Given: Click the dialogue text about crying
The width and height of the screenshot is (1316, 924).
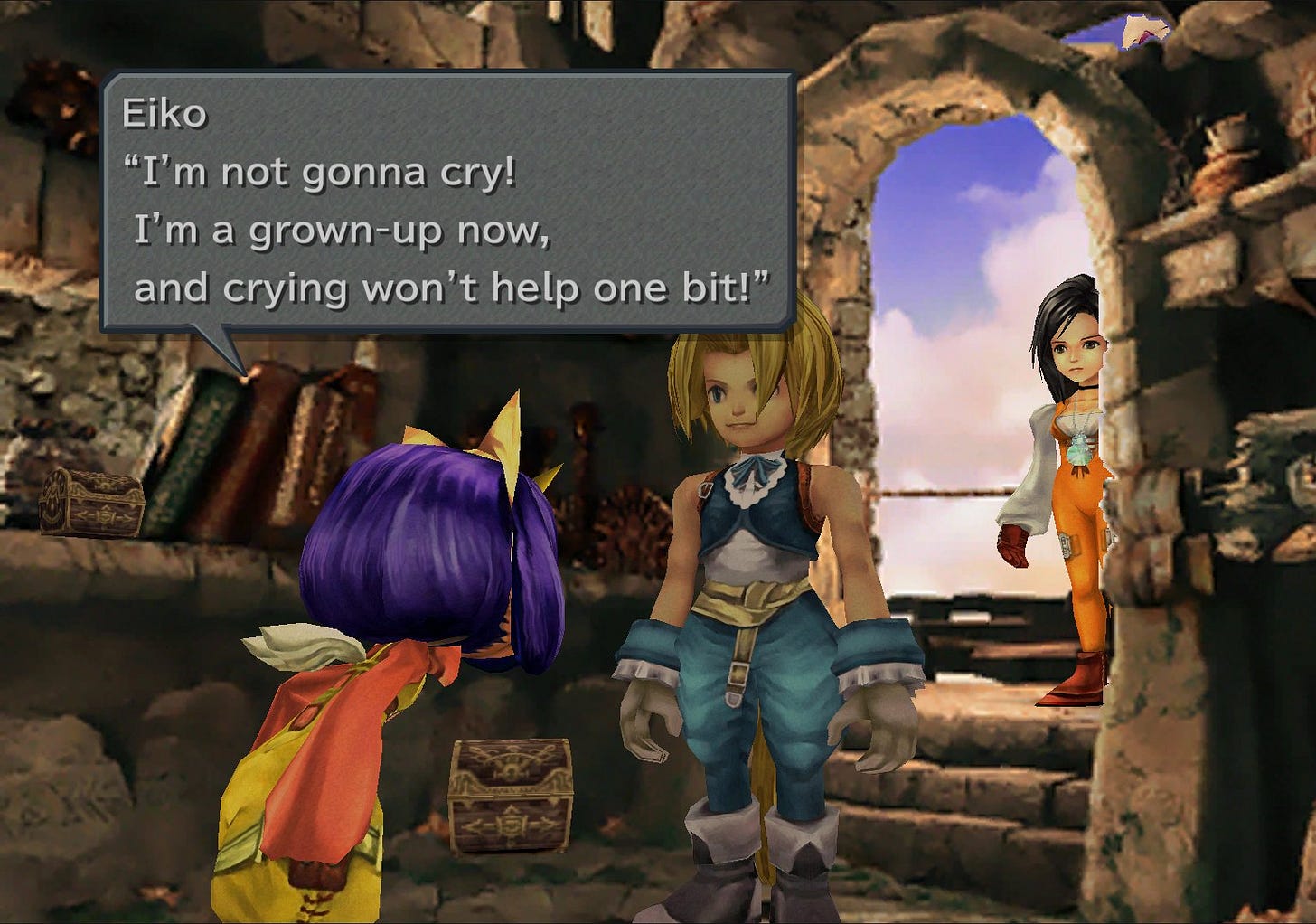Looking at the screenshot, I should pyautogui.click(x=452, y=289).
